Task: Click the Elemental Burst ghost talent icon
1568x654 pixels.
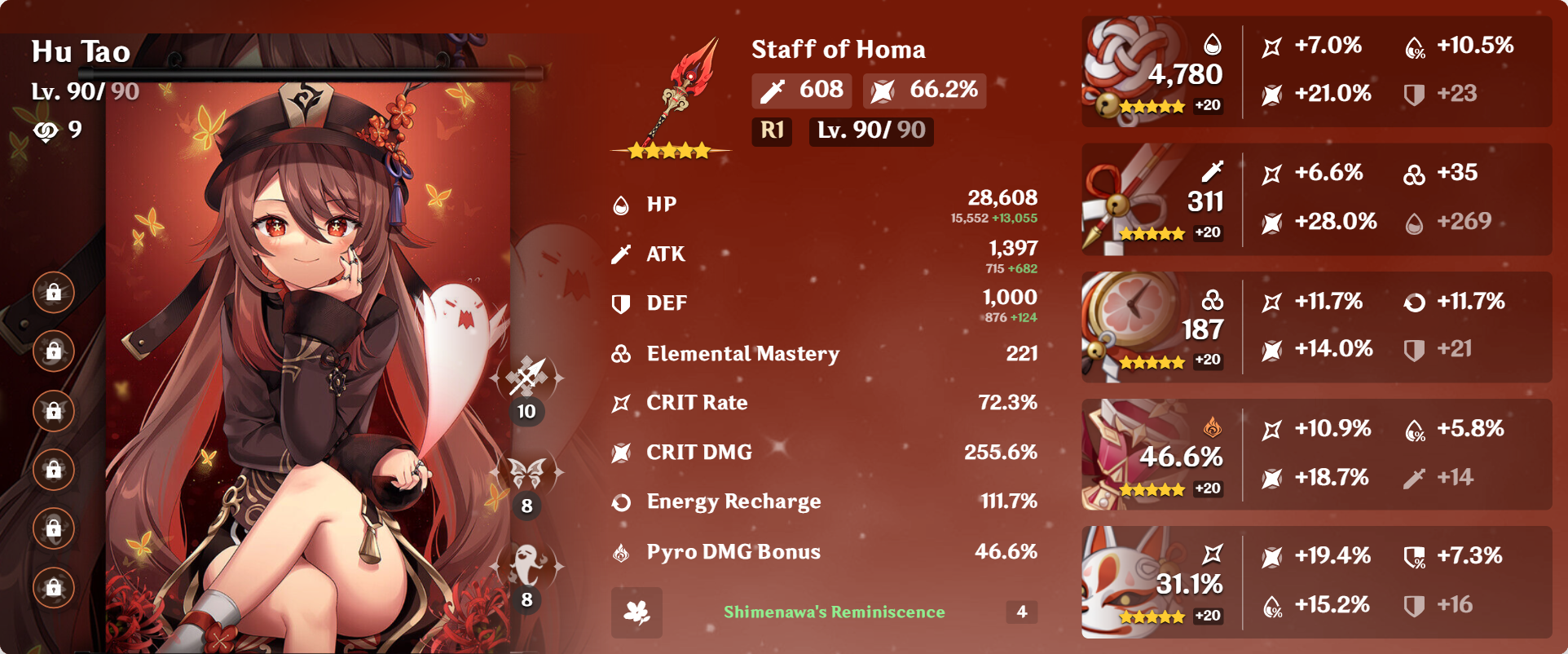Action: click(528, 563)
